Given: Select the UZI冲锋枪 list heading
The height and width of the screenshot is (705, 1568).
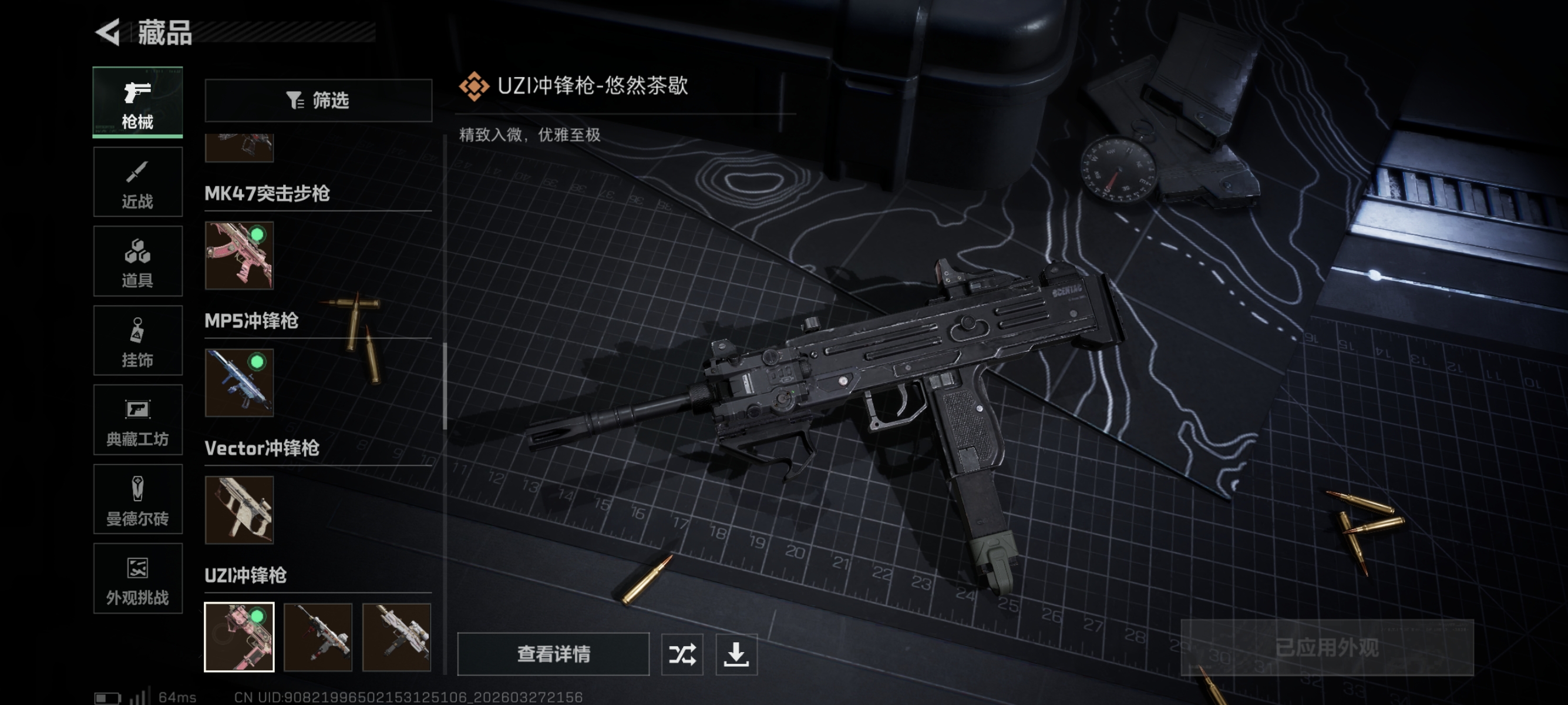Looking at the screenshot, I should [246, 576].
